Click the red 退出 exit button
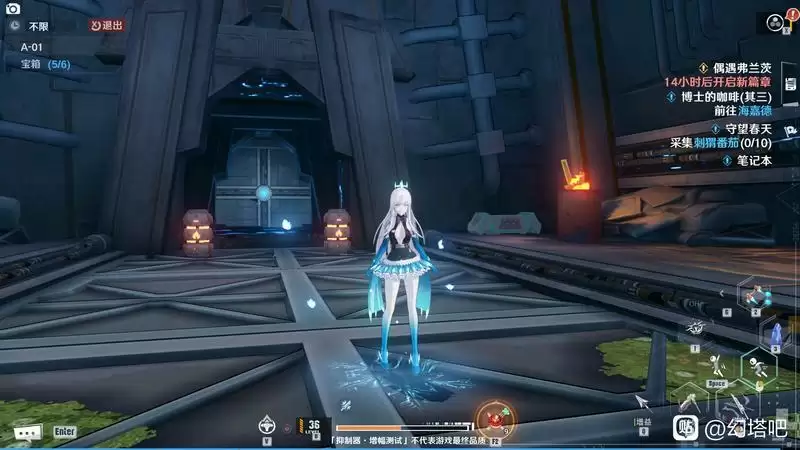 point(107,26)
